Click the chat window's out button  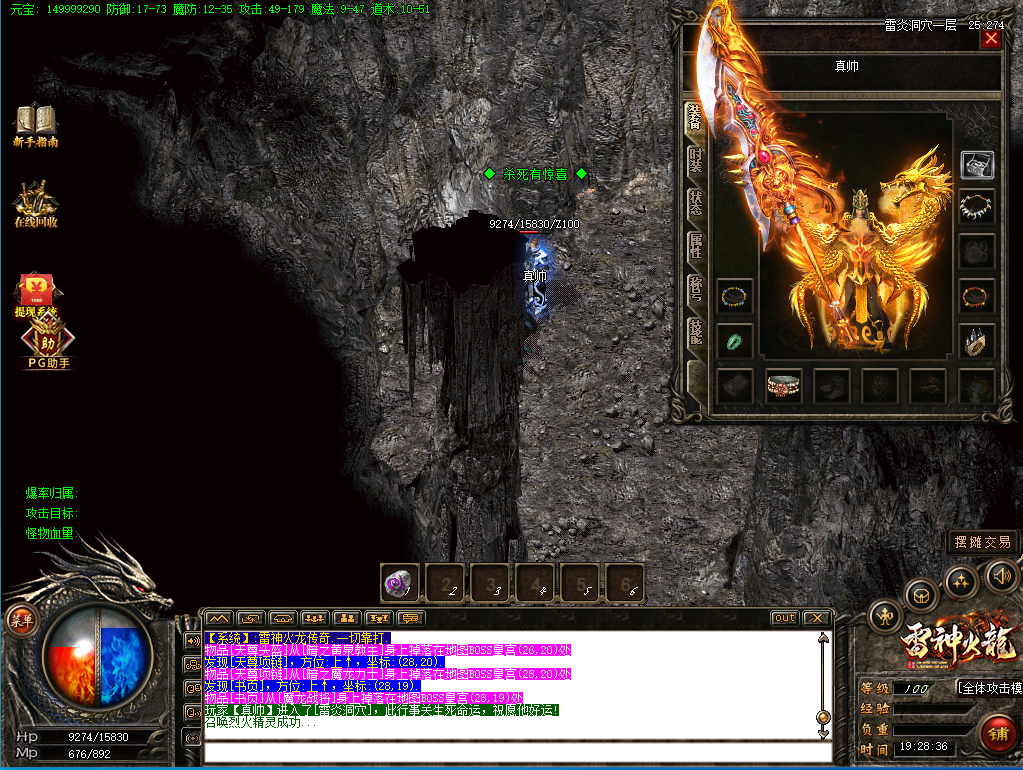click(784, 618)
